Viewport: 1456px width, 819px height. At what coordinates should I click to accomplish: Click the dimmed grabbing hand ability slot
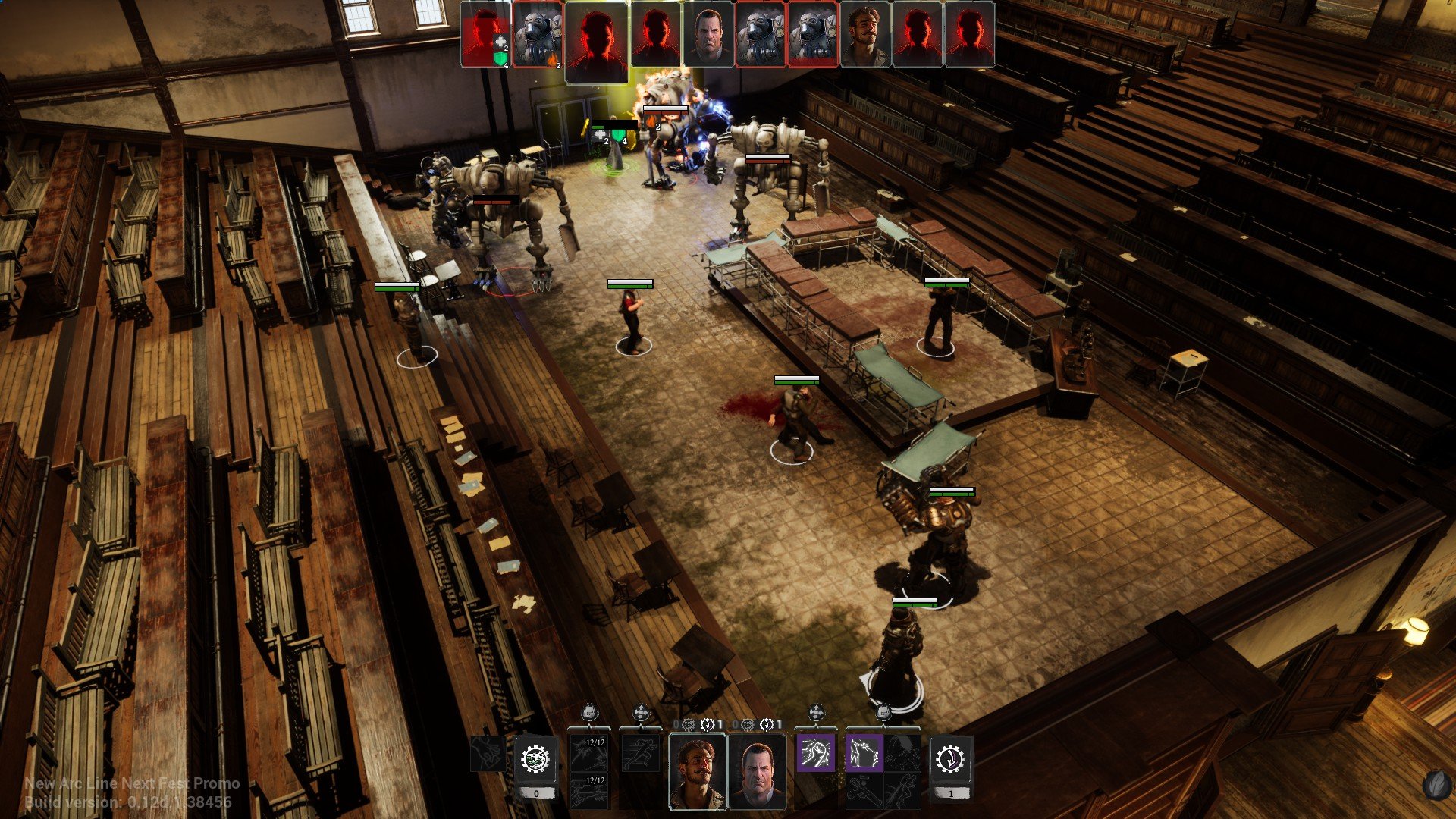pos(486,753)
